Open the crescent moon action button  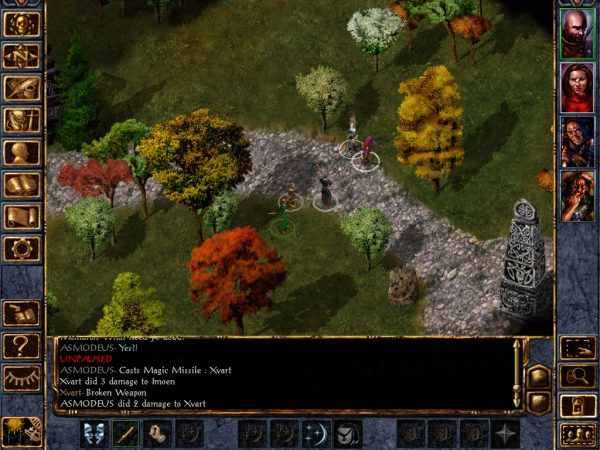point(316,433)
